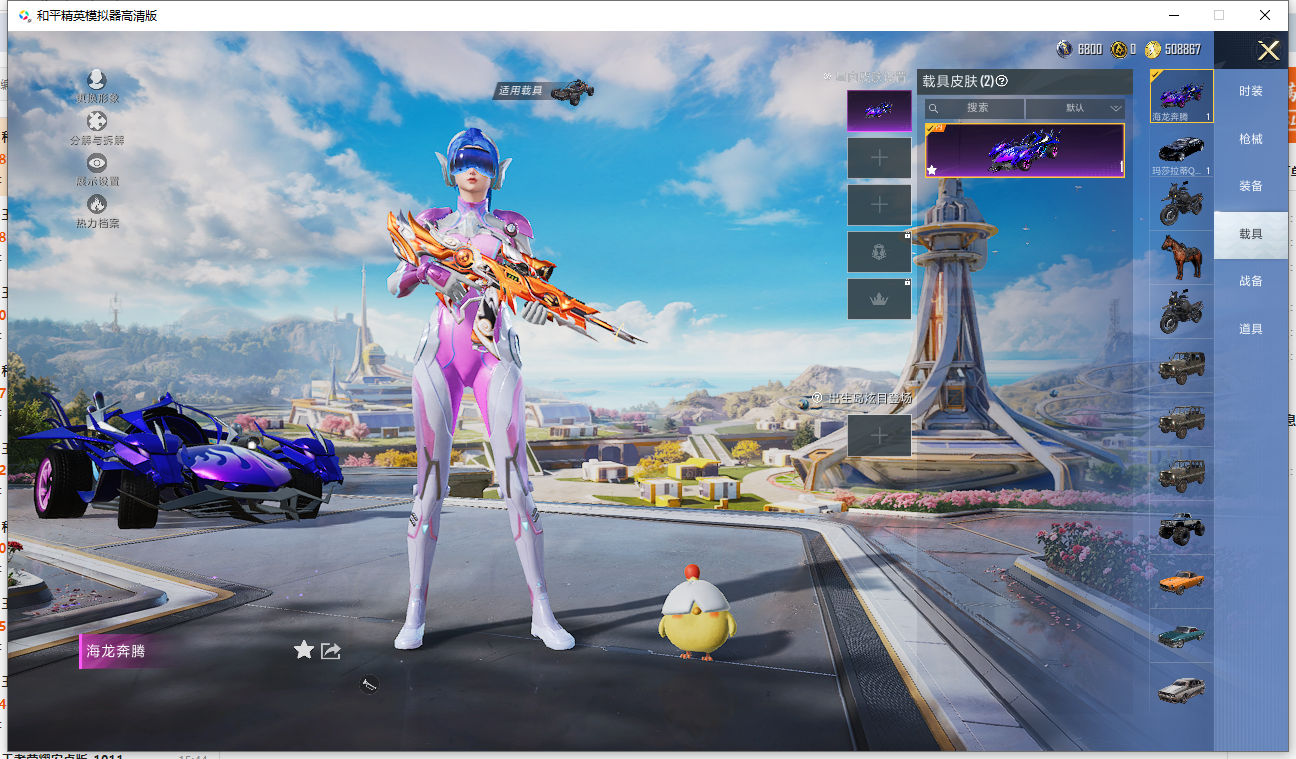Image resolution: width=1296 pixels, height=759 pixels.
Task: Switch to the 时装 outfits tab
Action: [x=1251, y=91]
